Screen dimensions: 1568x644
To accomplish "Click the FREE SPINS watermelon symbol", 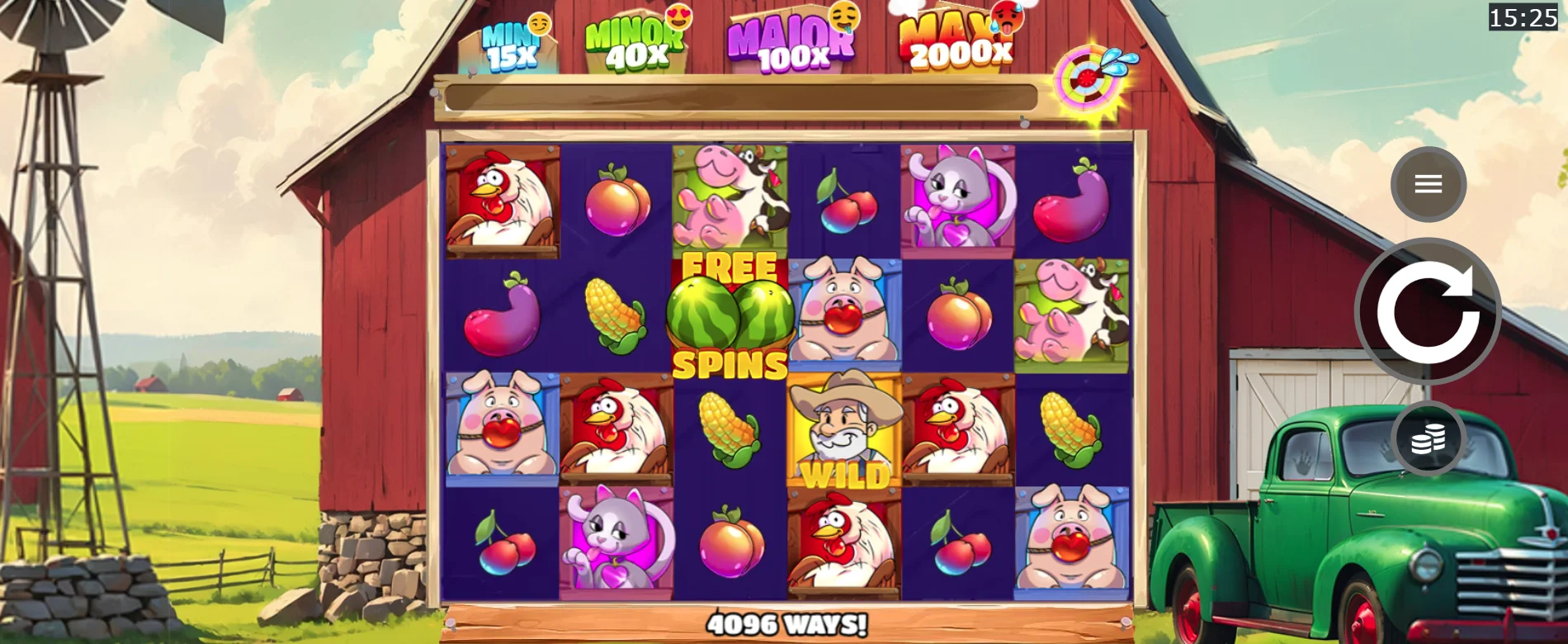I will click(x=730, y=314).
